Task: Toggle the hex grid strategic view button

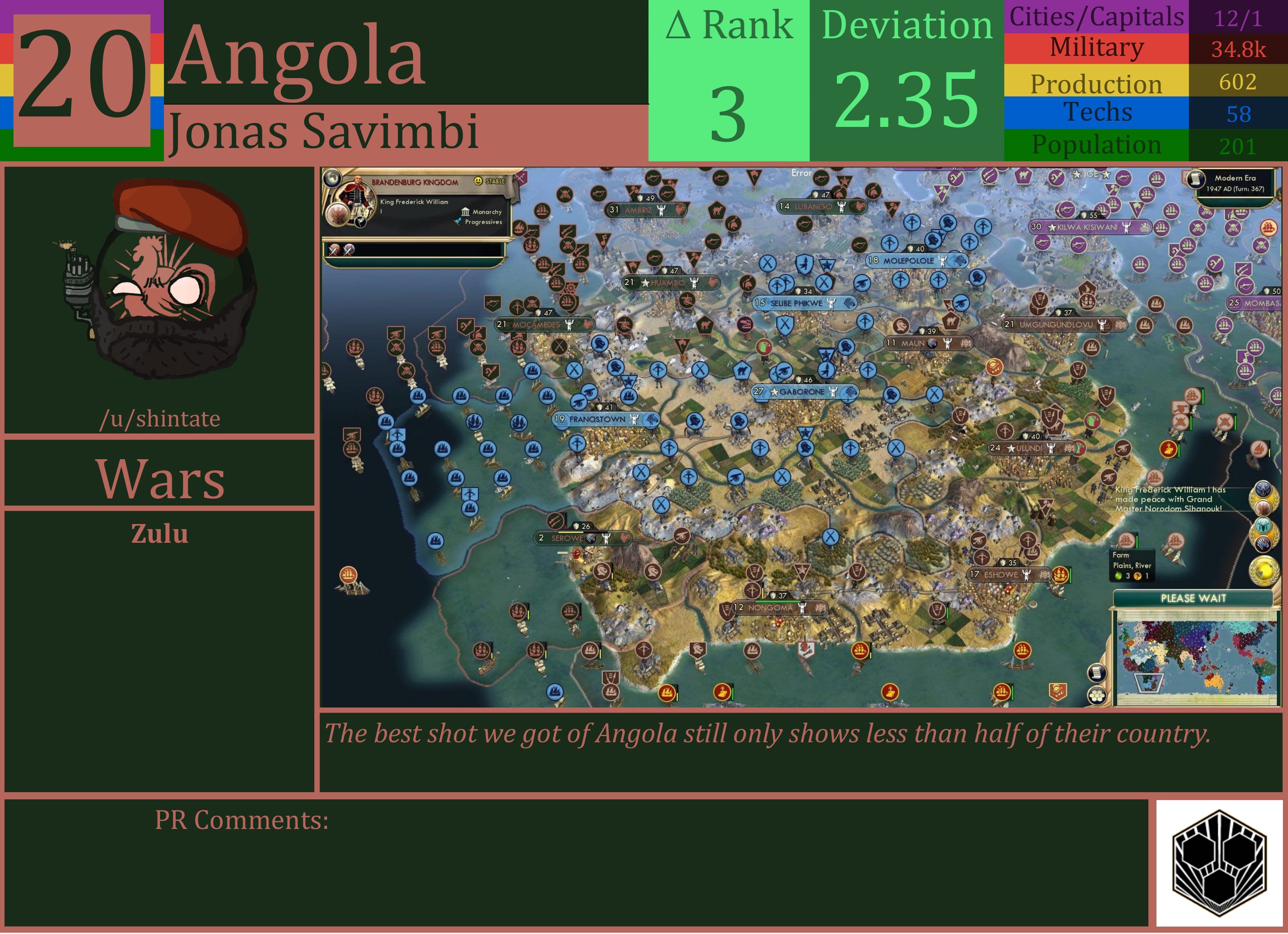Action: pos(1097,695)
